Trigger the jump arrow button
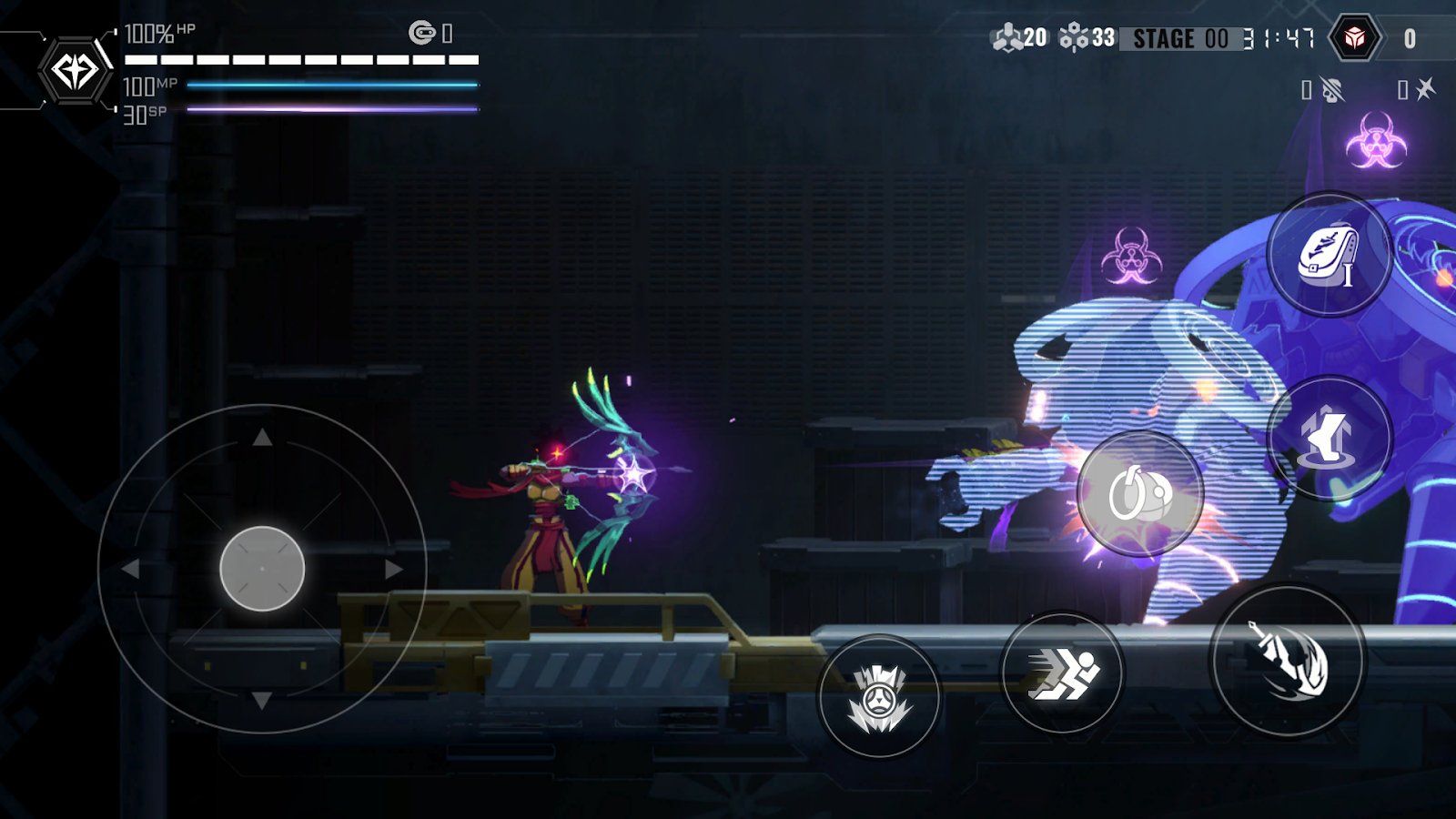Screen dimensions: 1456x819 point(1330,438)
